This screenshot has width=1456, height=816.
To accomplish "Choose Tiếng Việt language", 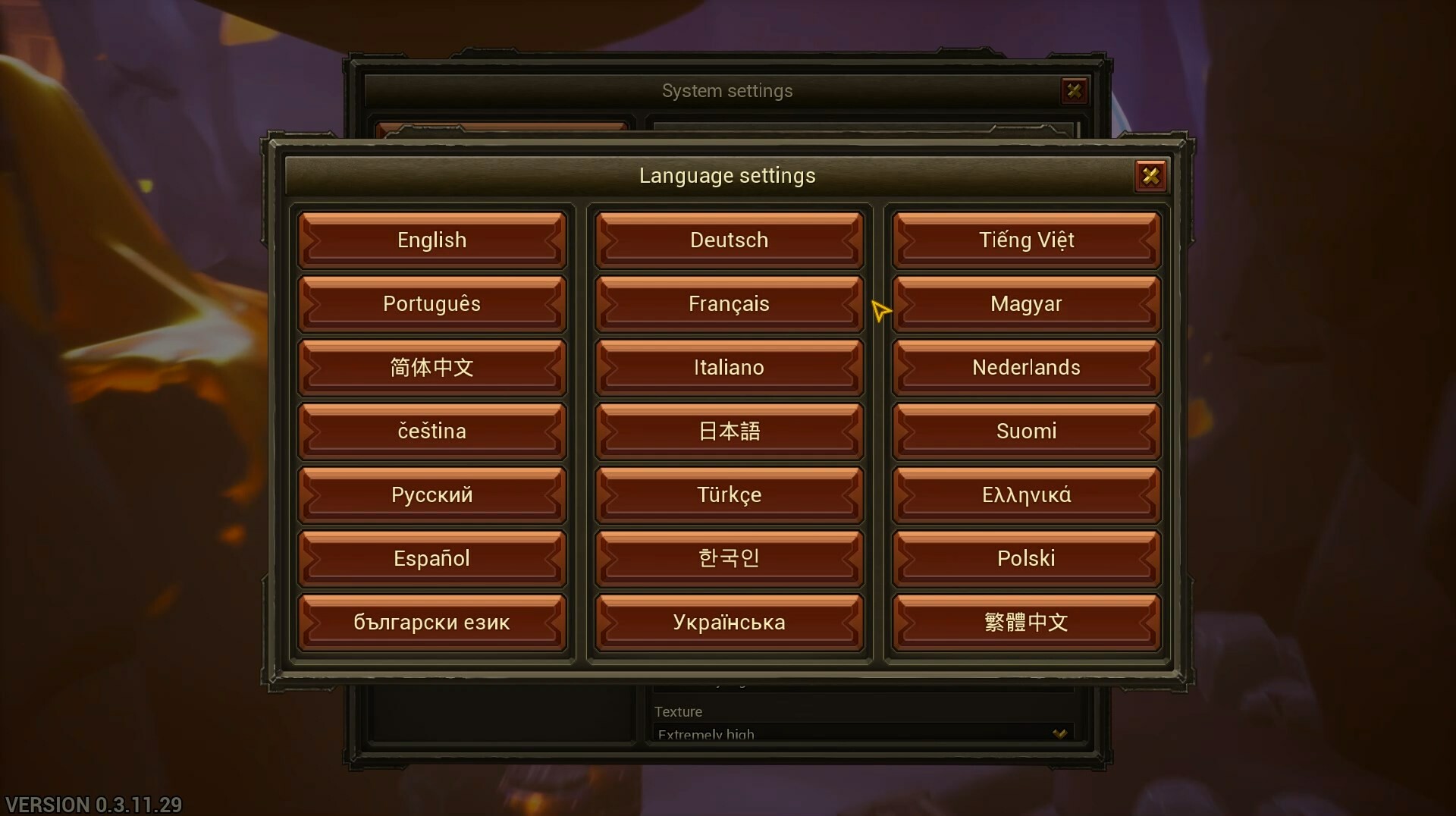I will click(1025, 240).
